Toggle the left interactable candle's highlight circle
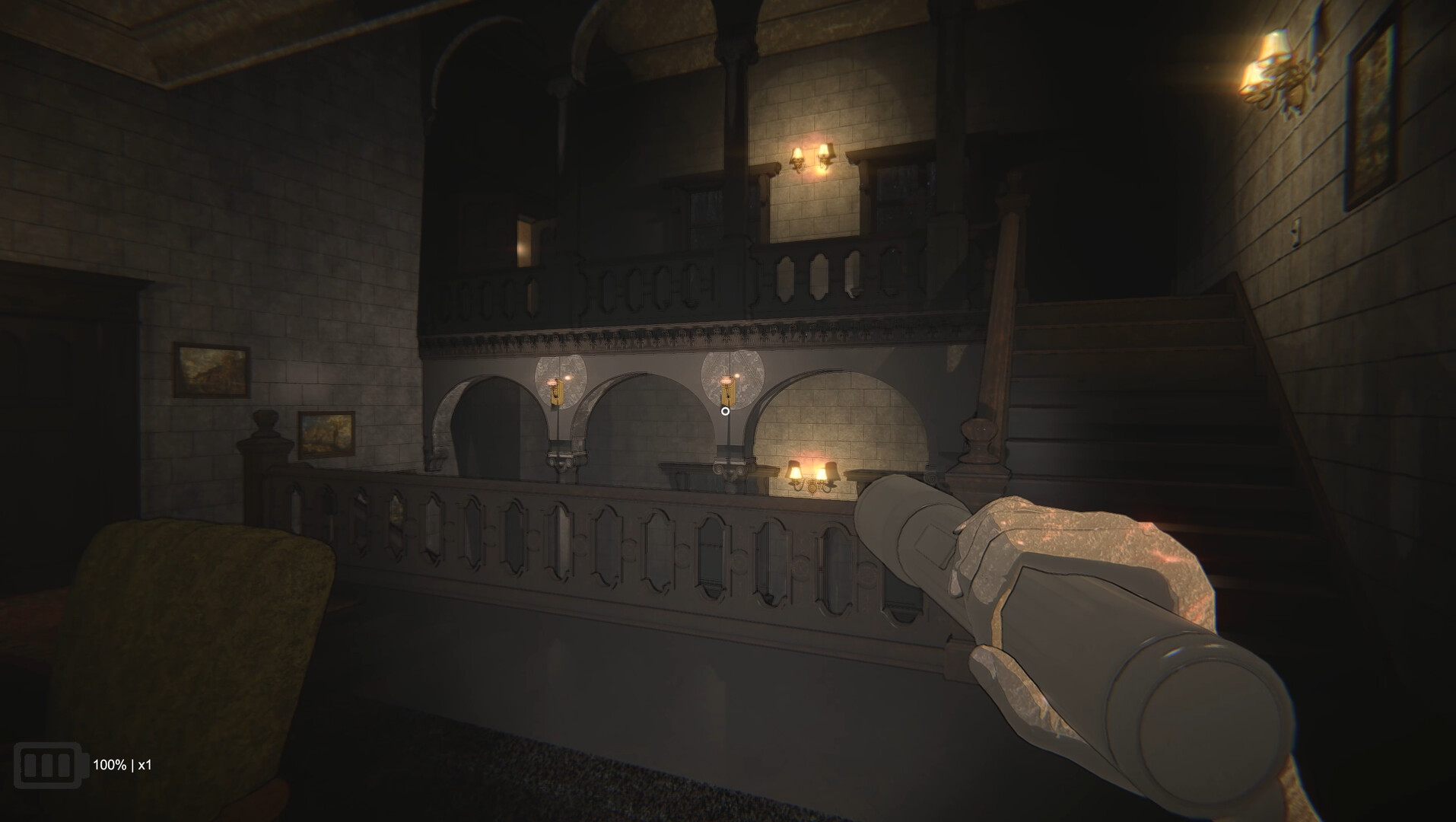Image resolution: width=1456 pixels, height=822 pixels. (559, 381)
